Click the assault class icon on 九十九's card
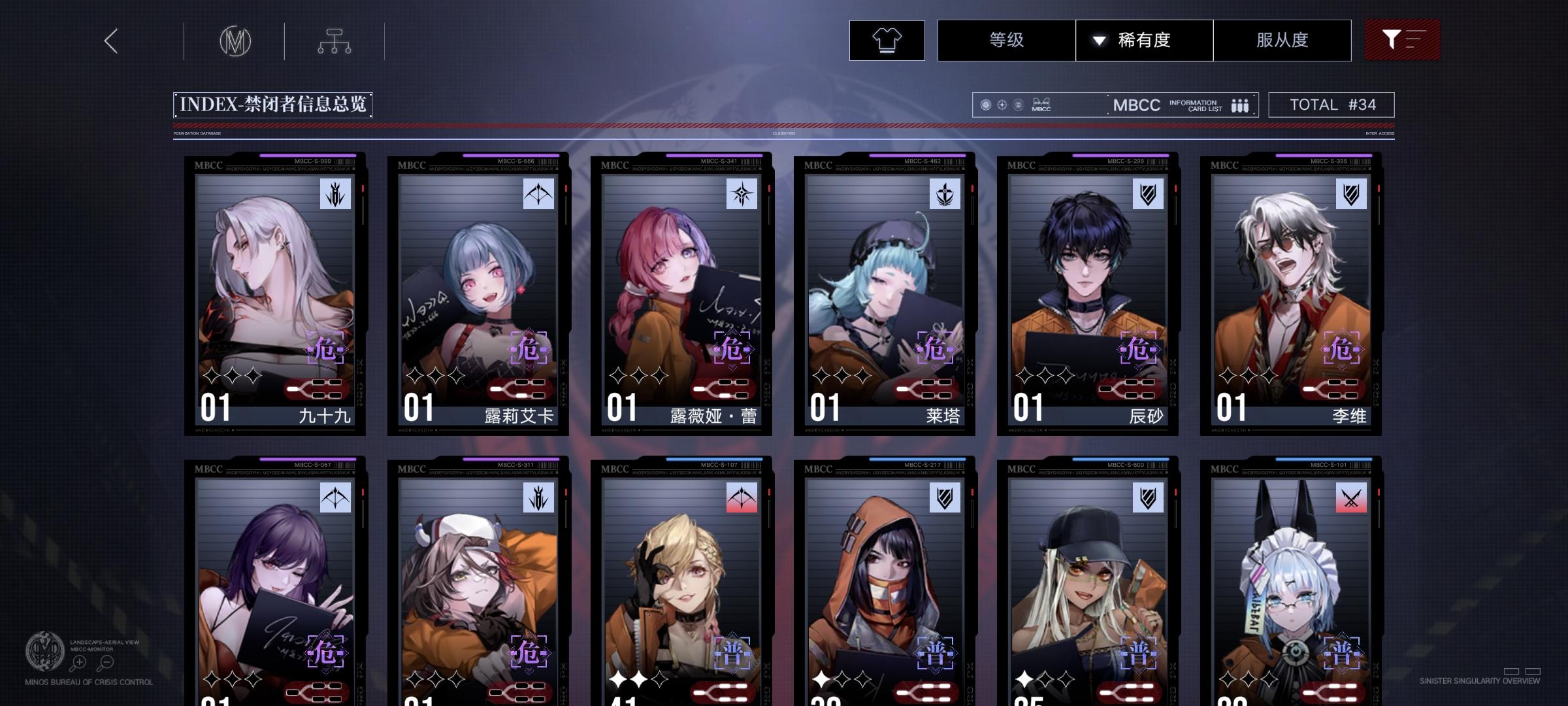1568x706 pixels. click(x=334, y=194)
